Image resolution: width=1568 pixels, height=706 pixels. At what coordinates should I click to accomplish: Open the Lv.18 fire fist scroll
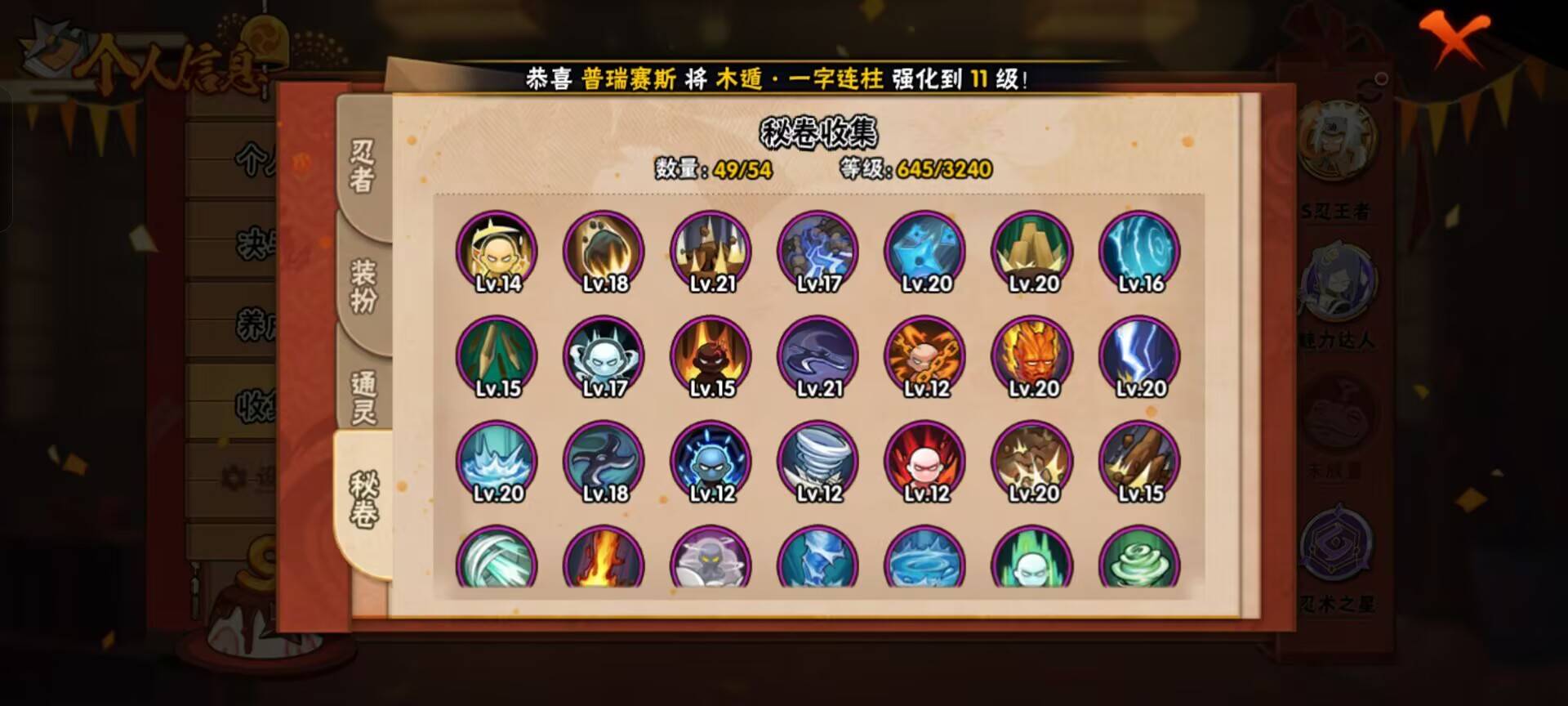(x=603, y=252)
